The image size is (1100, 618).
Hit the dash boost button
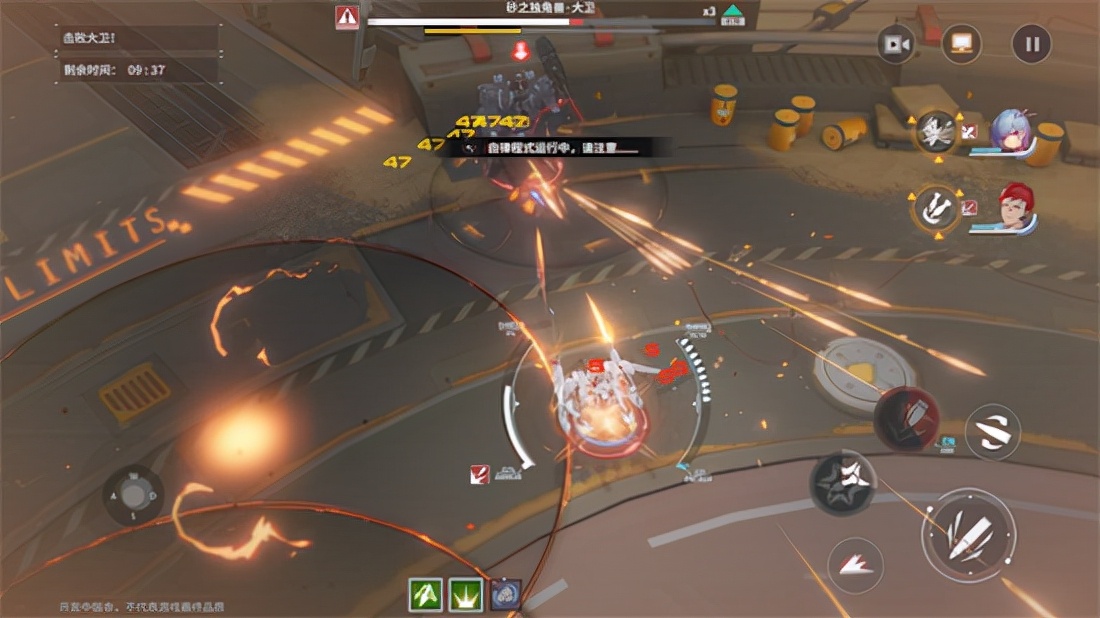point(855,565)
